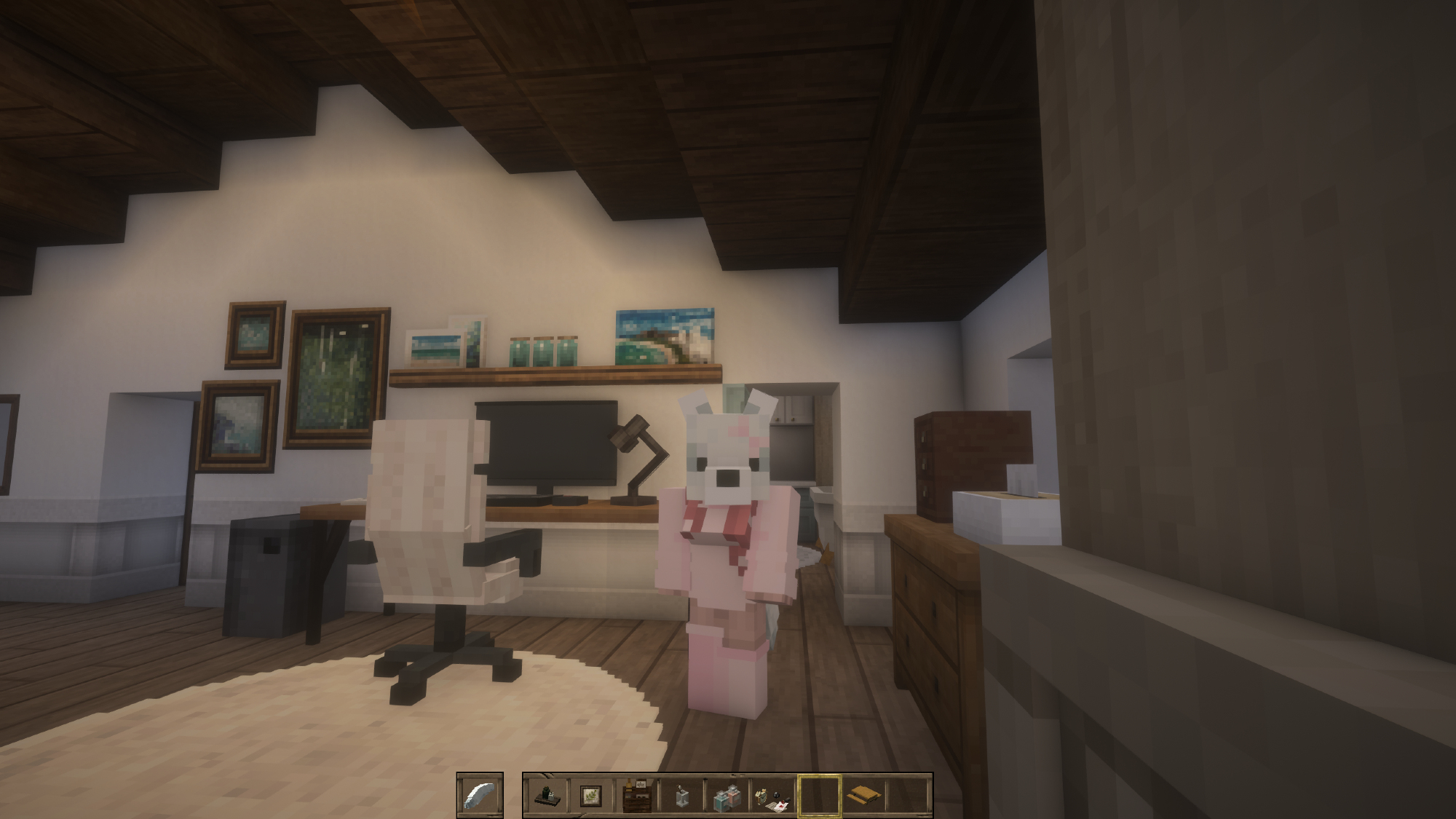The width and height of the screenshot is (1456, 819).
Task: Select the two perfume bottles slot
Action: (x=727, y=795)
